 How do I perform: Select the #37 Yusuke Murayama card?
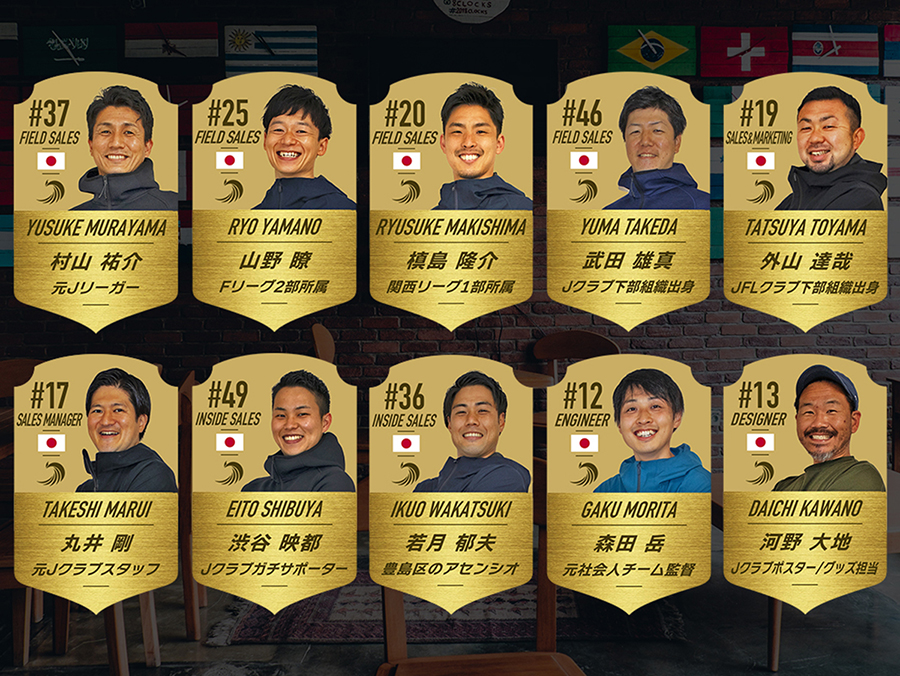(x=97, y=200)
